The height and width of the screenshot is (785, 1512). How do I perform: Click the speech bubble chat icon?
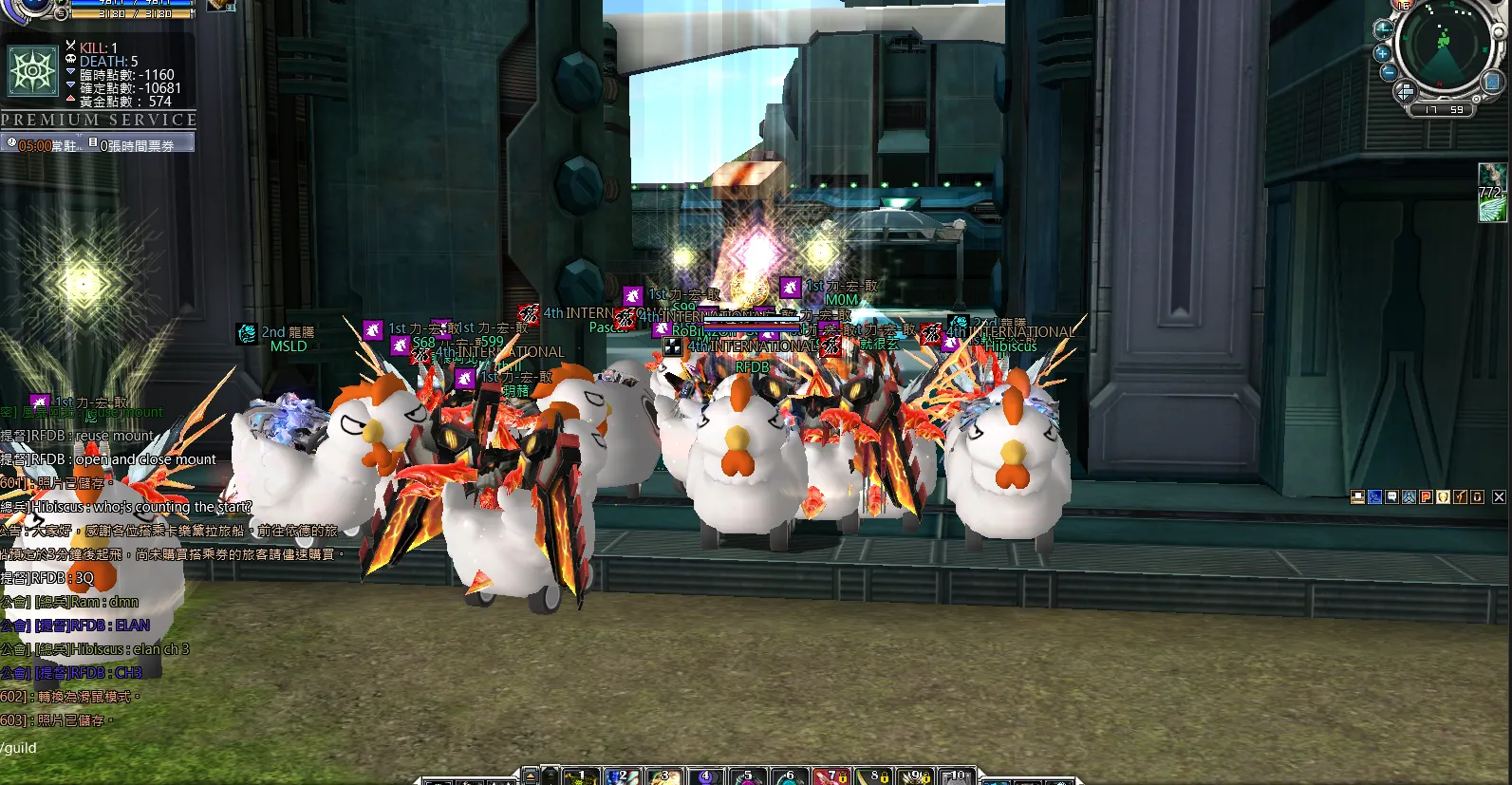[1391, 496]
